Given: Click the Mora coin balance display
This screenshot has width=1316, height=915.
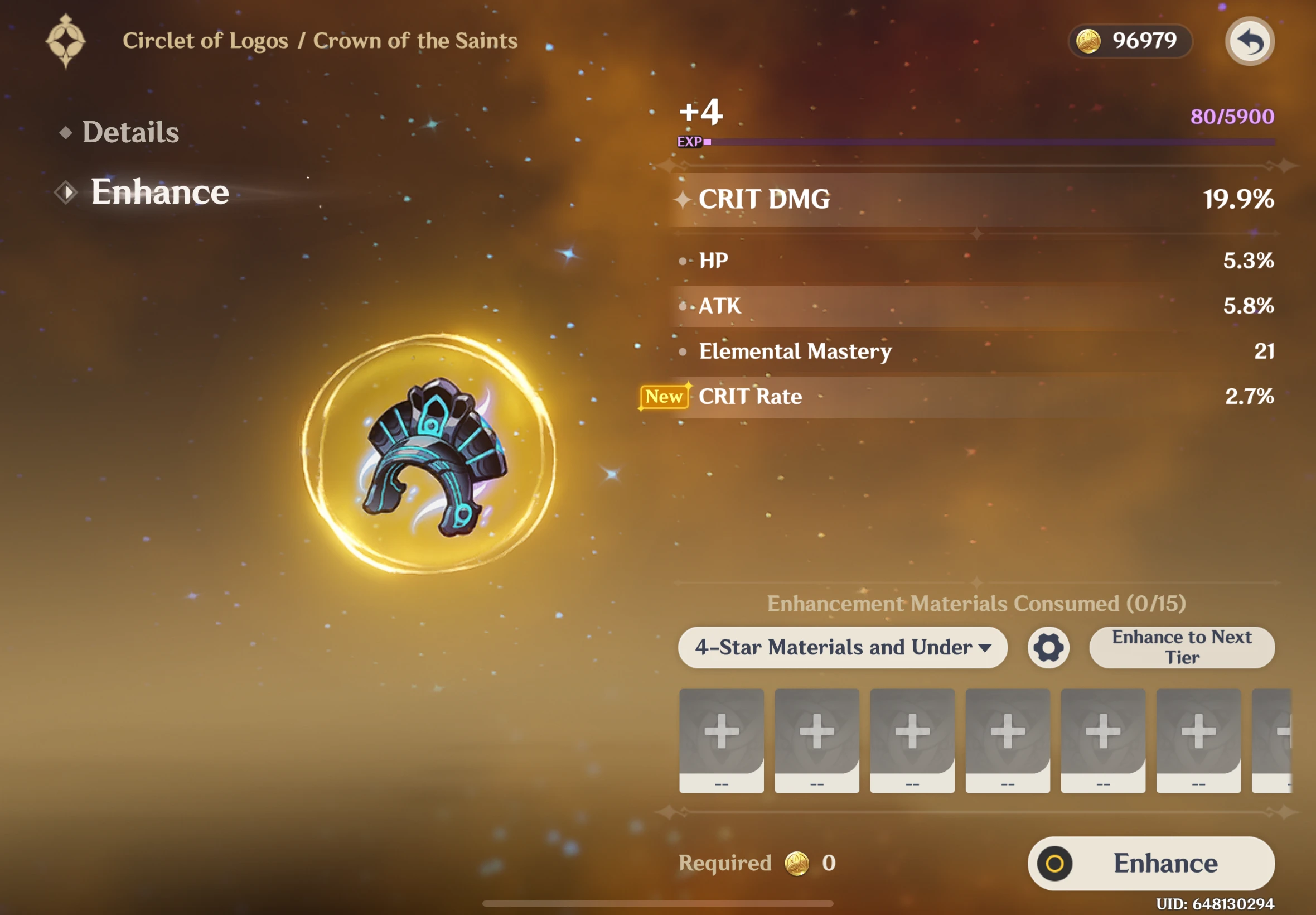Looking at the screenshot, I should pyautogui.click(x=1129, y=41).
